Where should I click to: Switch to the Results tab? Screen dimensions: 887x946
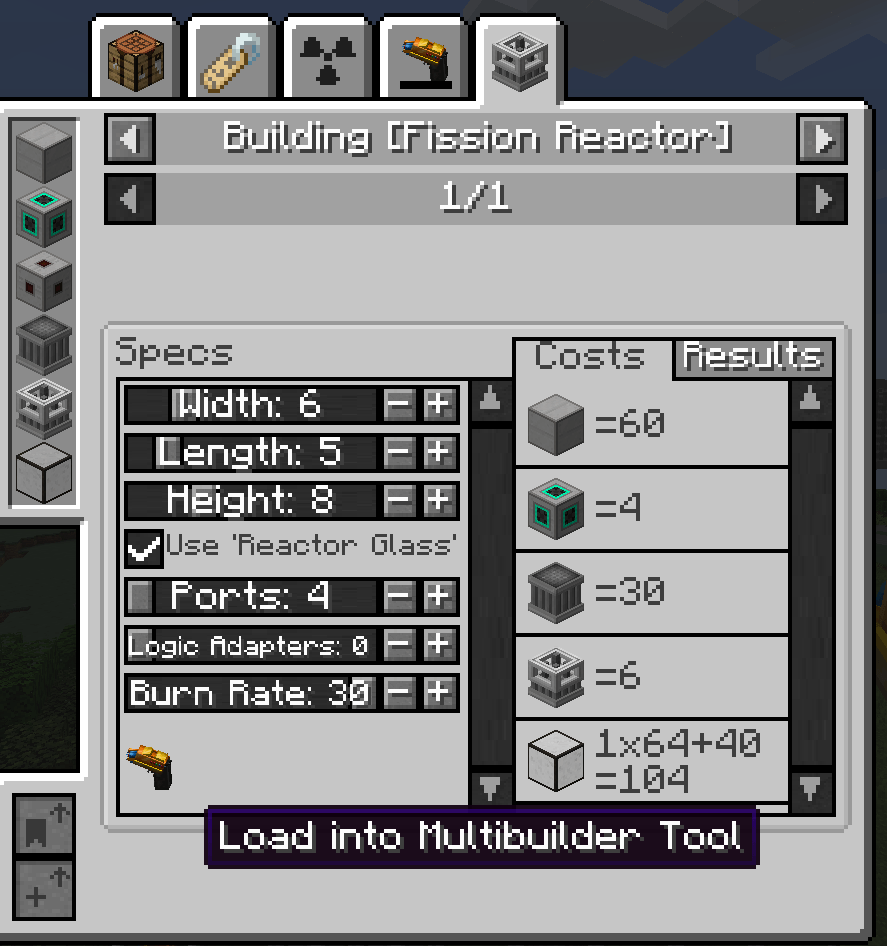pos(753,357)
